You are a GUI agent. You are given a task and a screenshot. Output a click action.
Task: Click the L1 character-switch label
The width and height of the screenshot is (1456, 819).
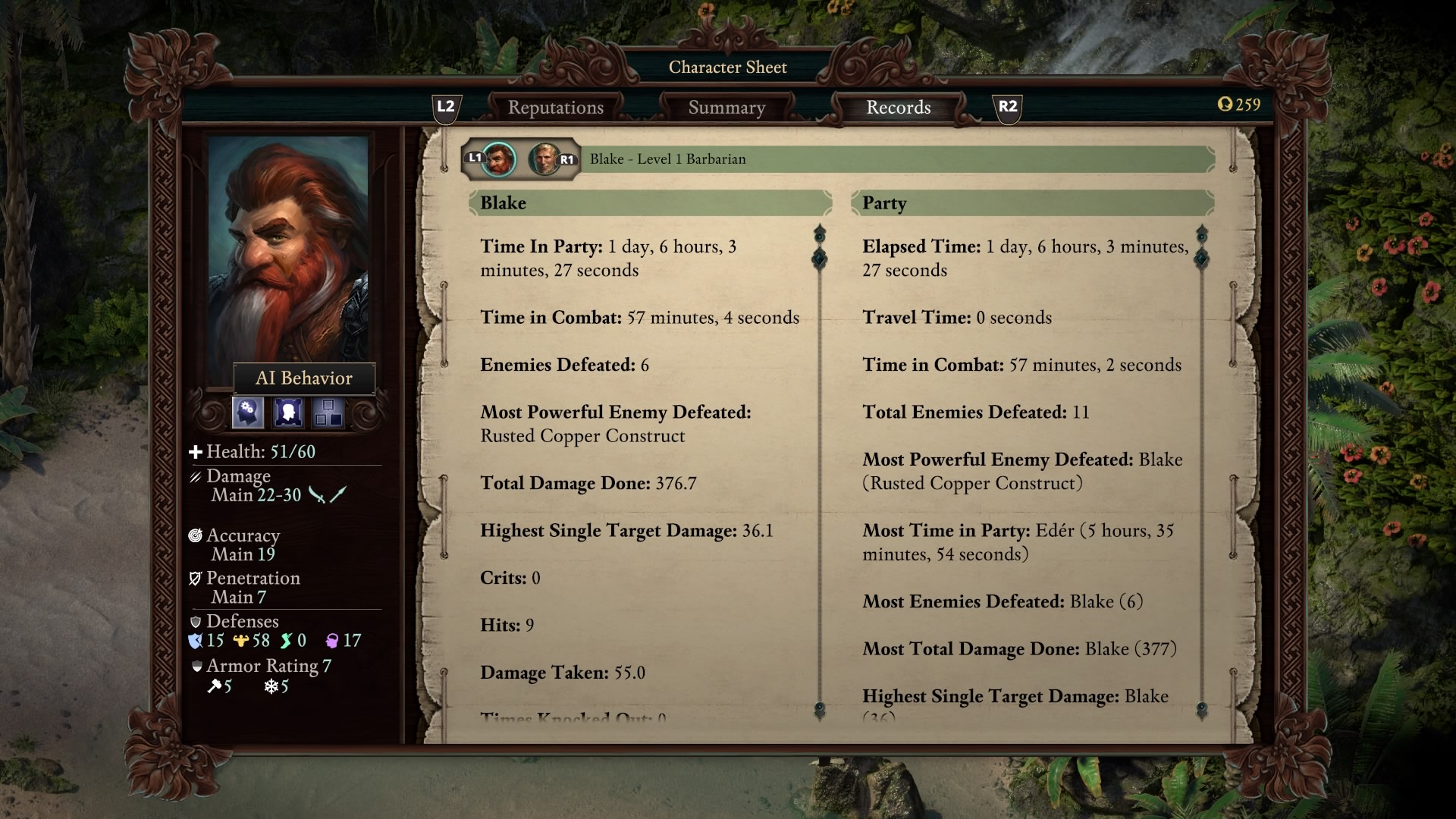point(475,159)
